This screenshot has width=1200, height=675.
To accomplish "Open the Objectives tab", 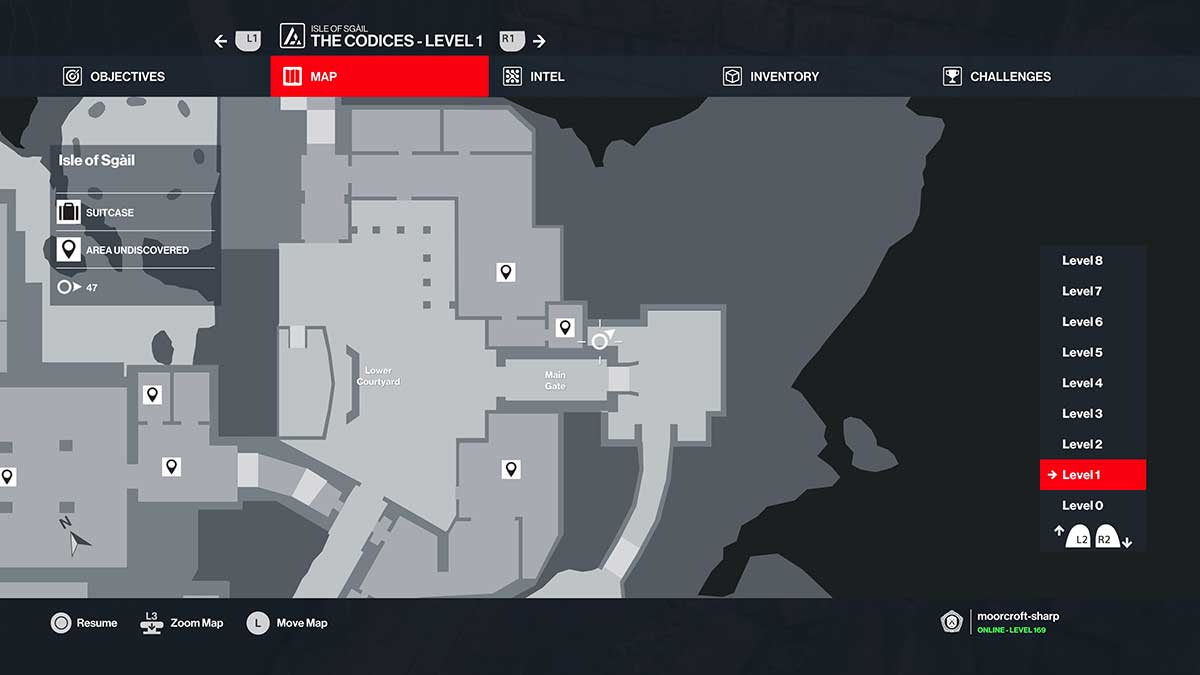I will click(113, 76).
